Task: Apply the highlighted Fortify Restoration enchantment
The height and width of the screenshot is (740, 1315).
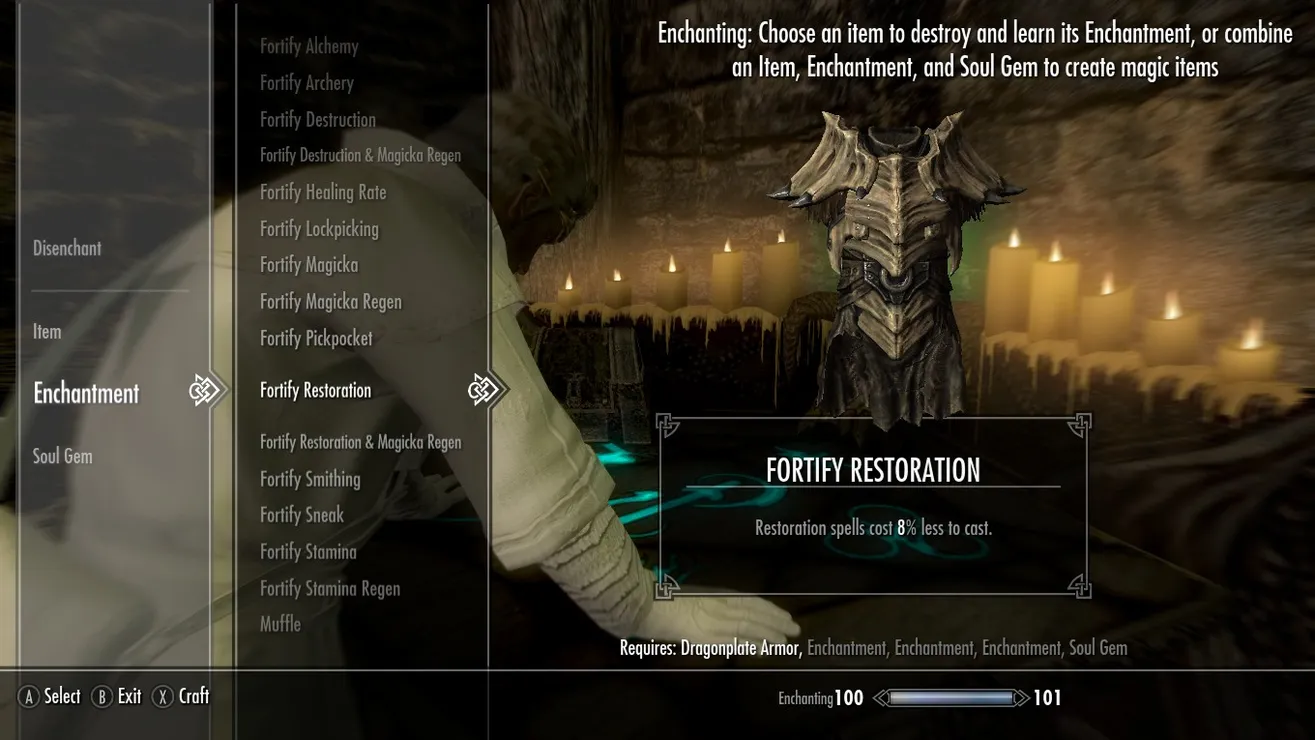Action: point(315,390)
